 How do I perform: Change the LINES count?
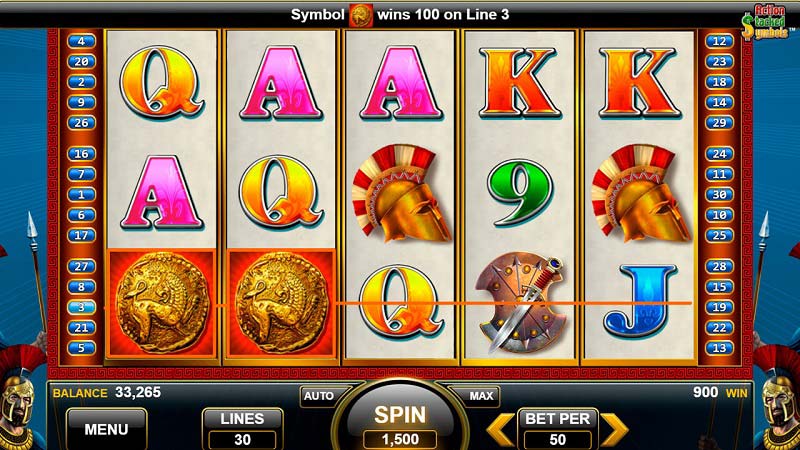click(241, 428)
